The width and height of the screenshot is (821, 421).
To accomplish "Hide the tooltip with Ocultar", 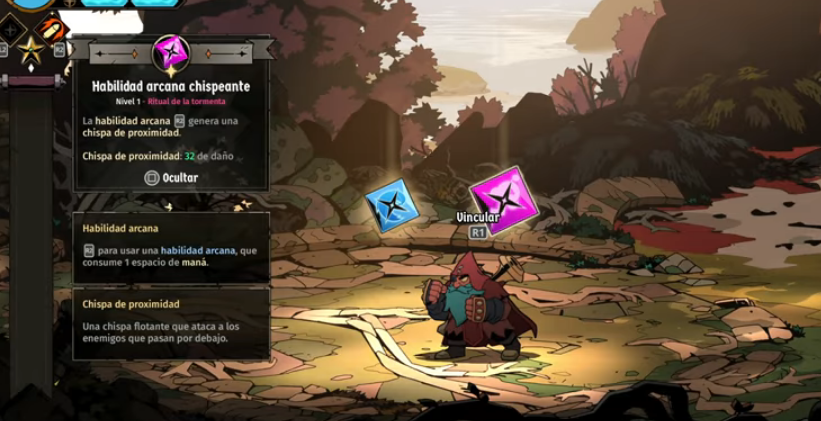I will coord(171,178).
